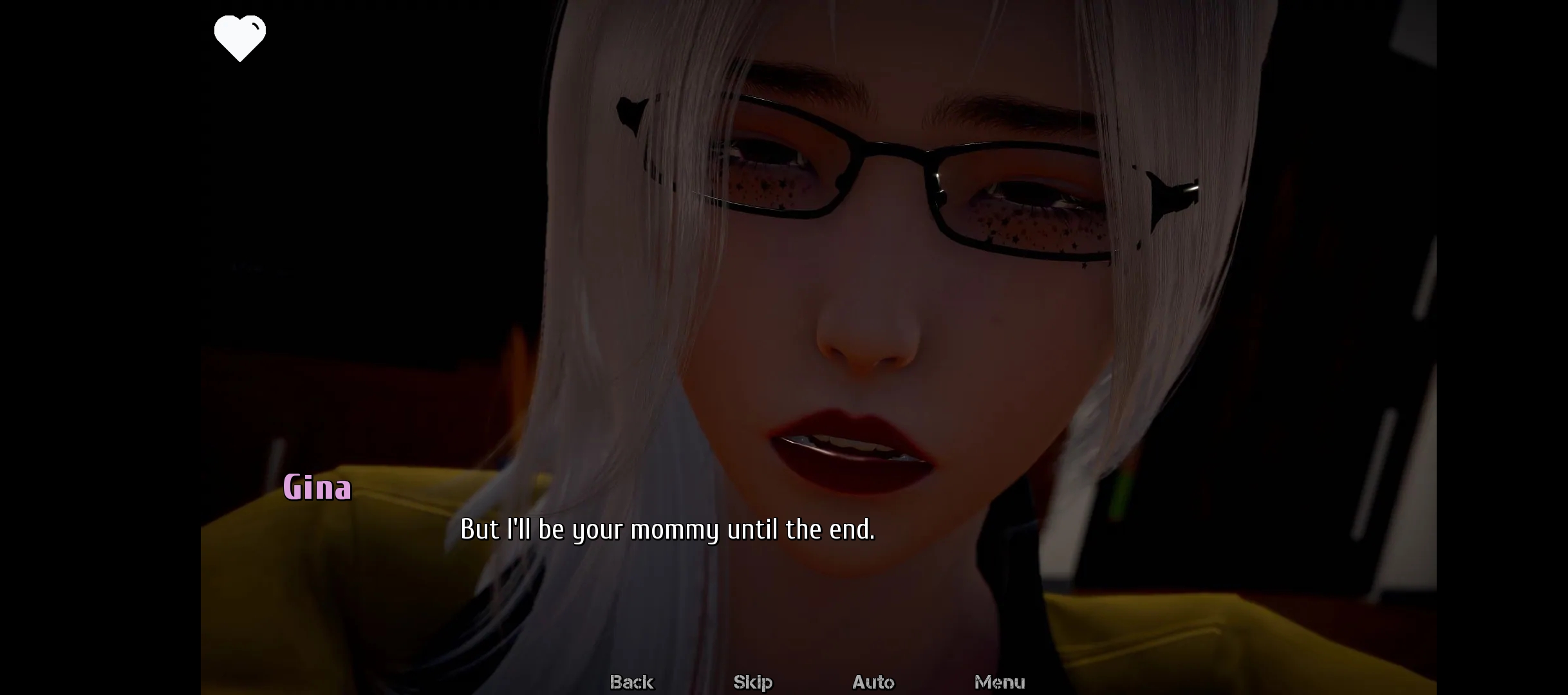Go back with the Back button

pos(631,681)
